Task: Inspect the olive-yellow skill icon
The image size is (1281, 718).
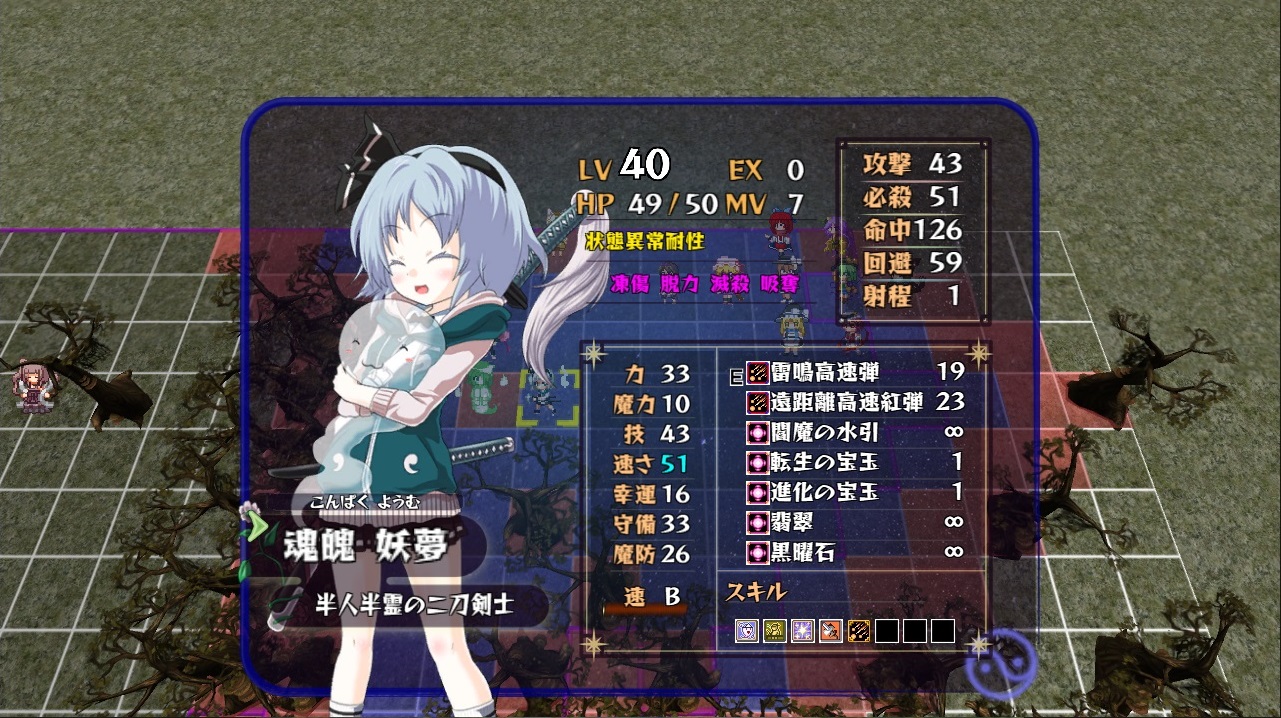Action: click(x=775, y=631)
